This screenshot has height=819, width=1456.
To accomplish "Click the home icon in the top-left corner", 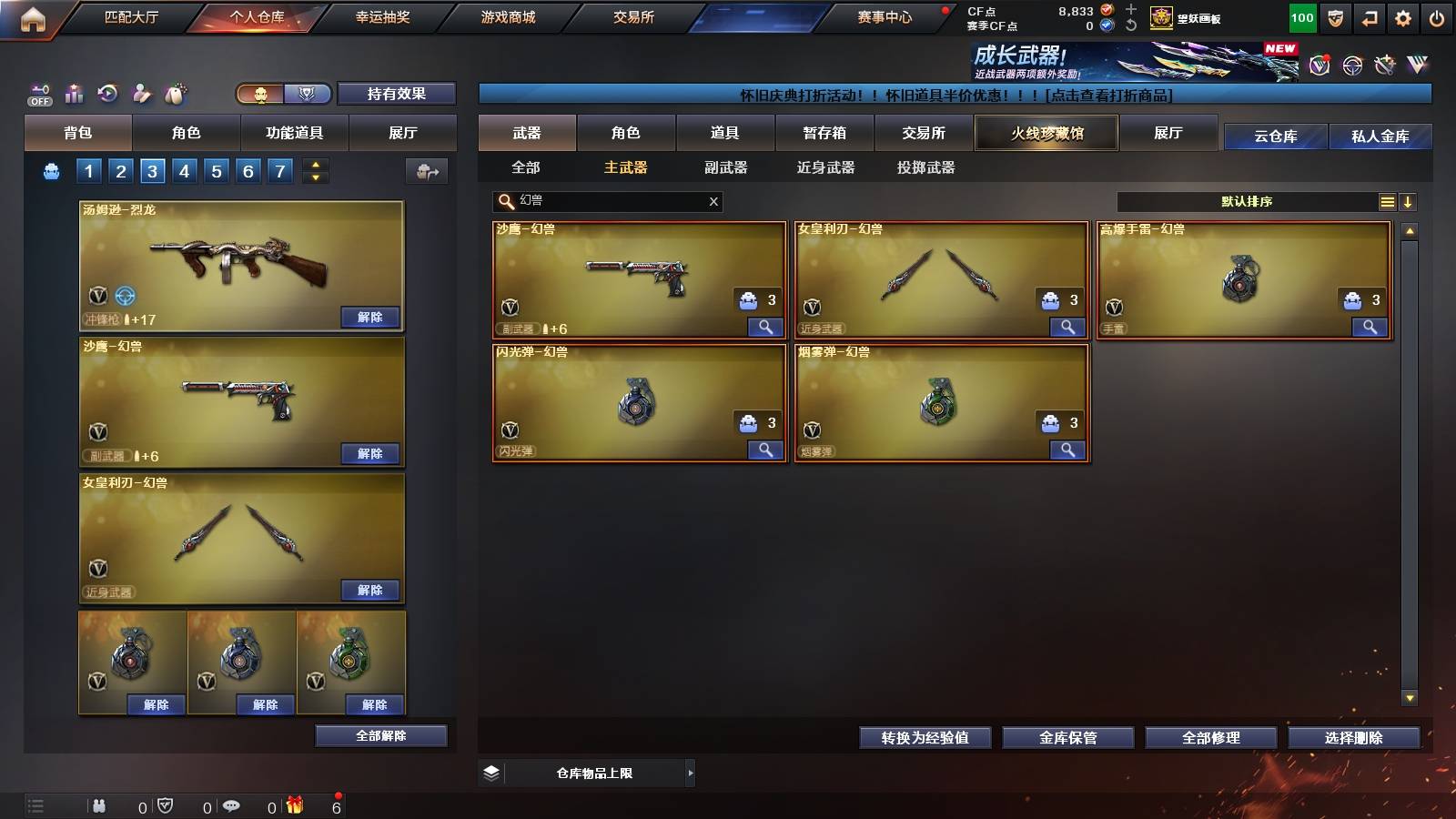I will pos(33,15).
